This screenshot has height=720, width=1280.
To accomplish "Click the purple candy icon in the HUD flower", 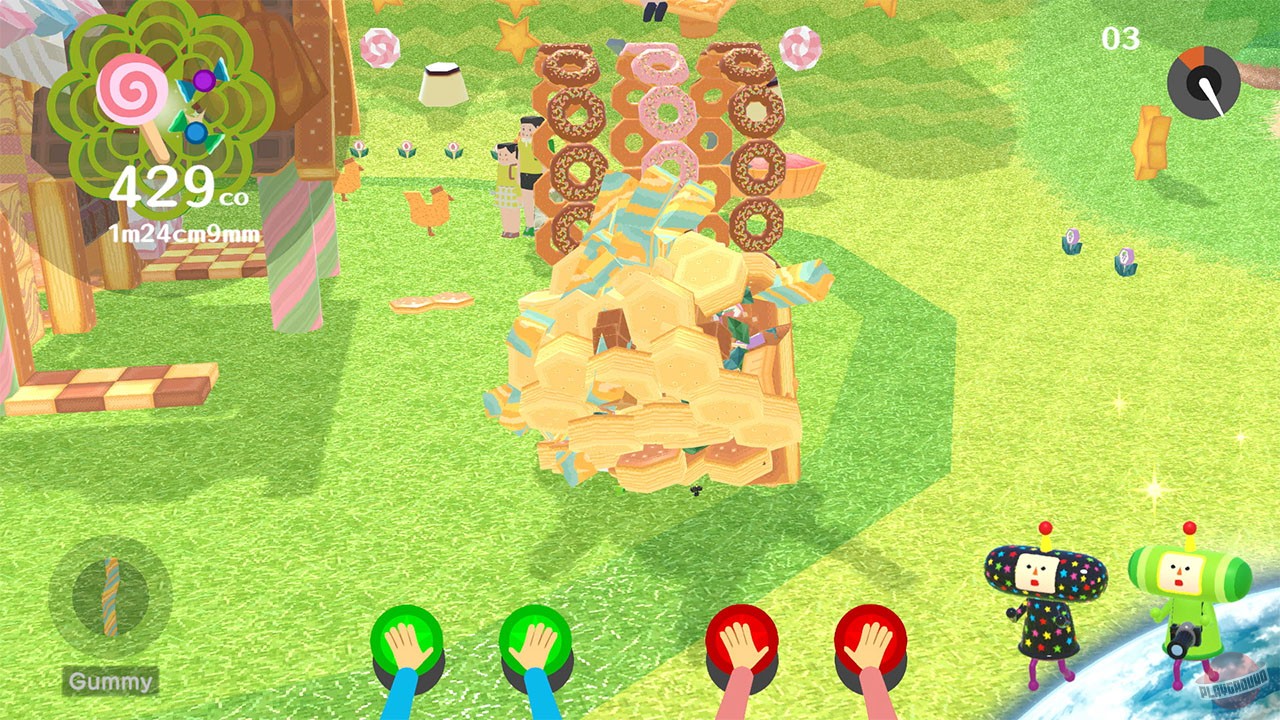I will pos(203,79).
